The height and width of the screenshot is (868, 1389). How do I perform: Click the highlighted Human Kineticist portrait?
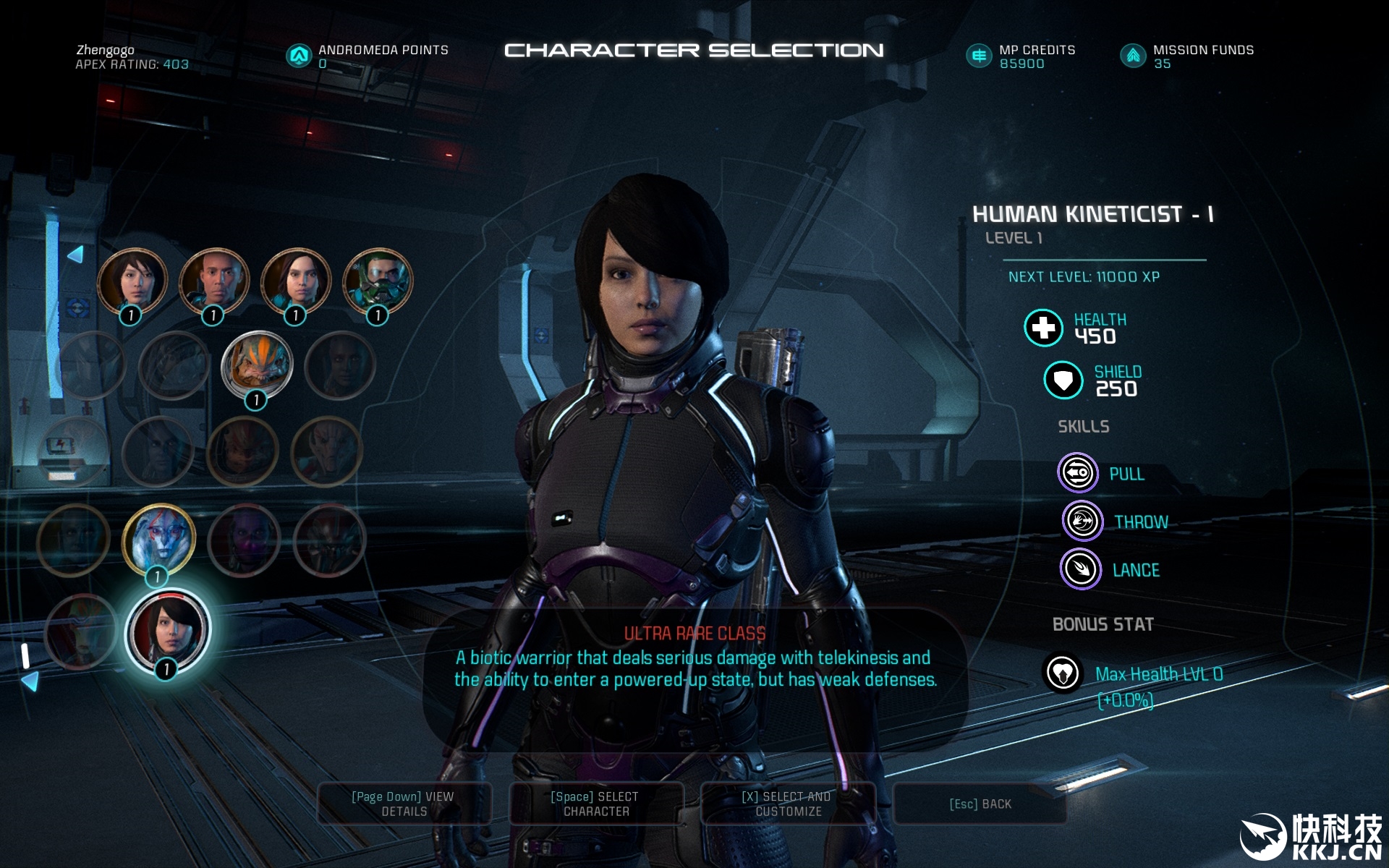pyautogui.click(x=168, y=631)
